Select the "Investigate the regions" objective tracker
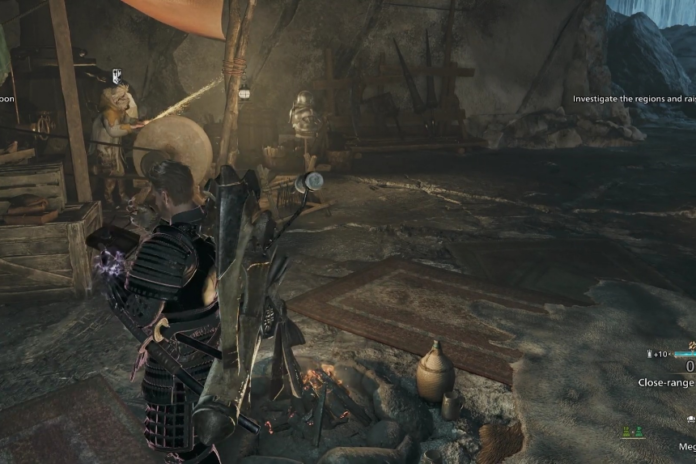The height and width of the screenshot is (464, 696). (x=634, y=99)
